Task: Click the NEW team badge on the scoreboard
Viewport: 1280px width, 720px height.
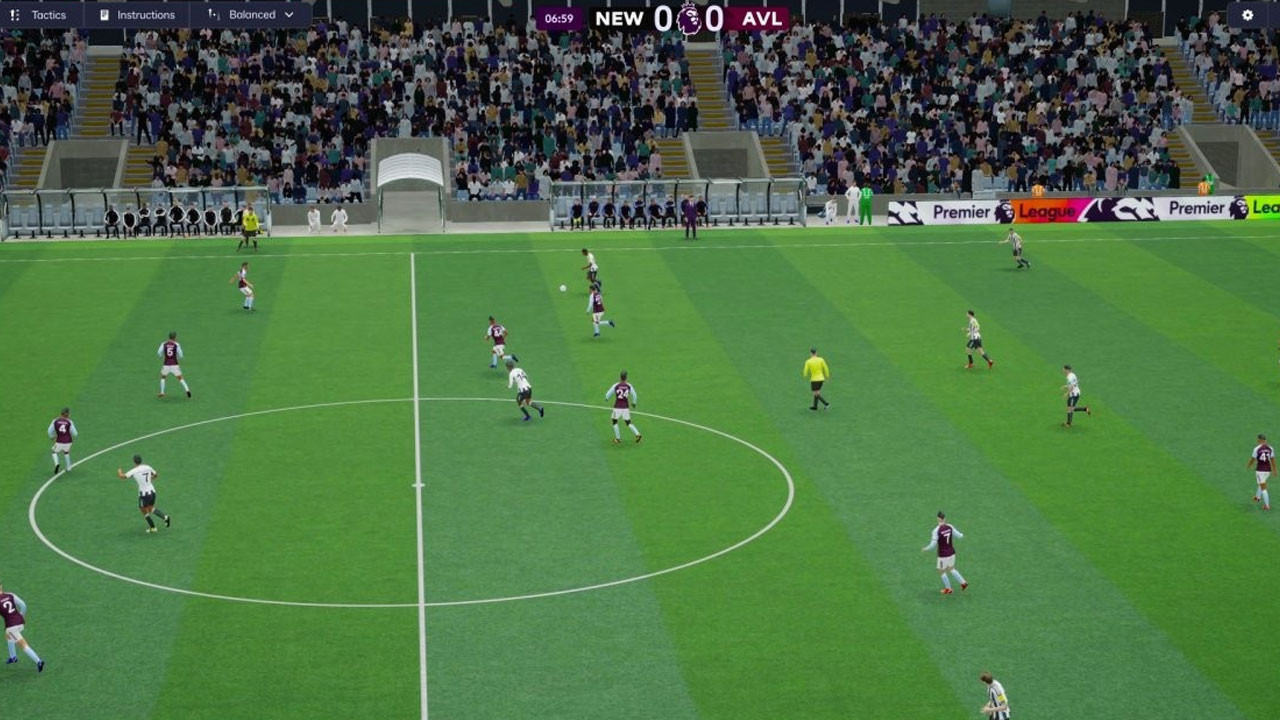Action: click(621, 17)
